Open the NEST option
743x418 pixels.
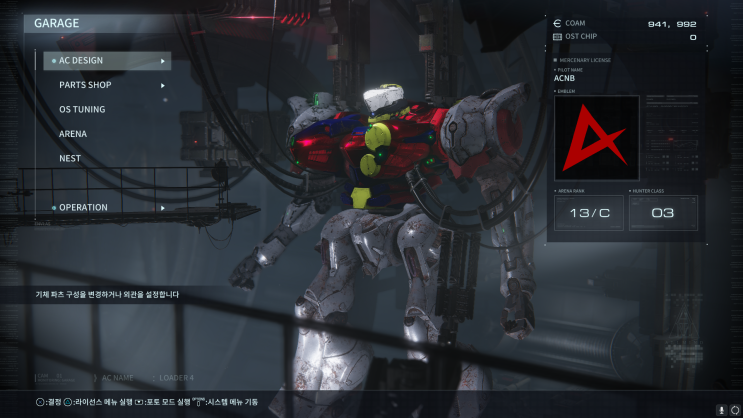[70, 158]
